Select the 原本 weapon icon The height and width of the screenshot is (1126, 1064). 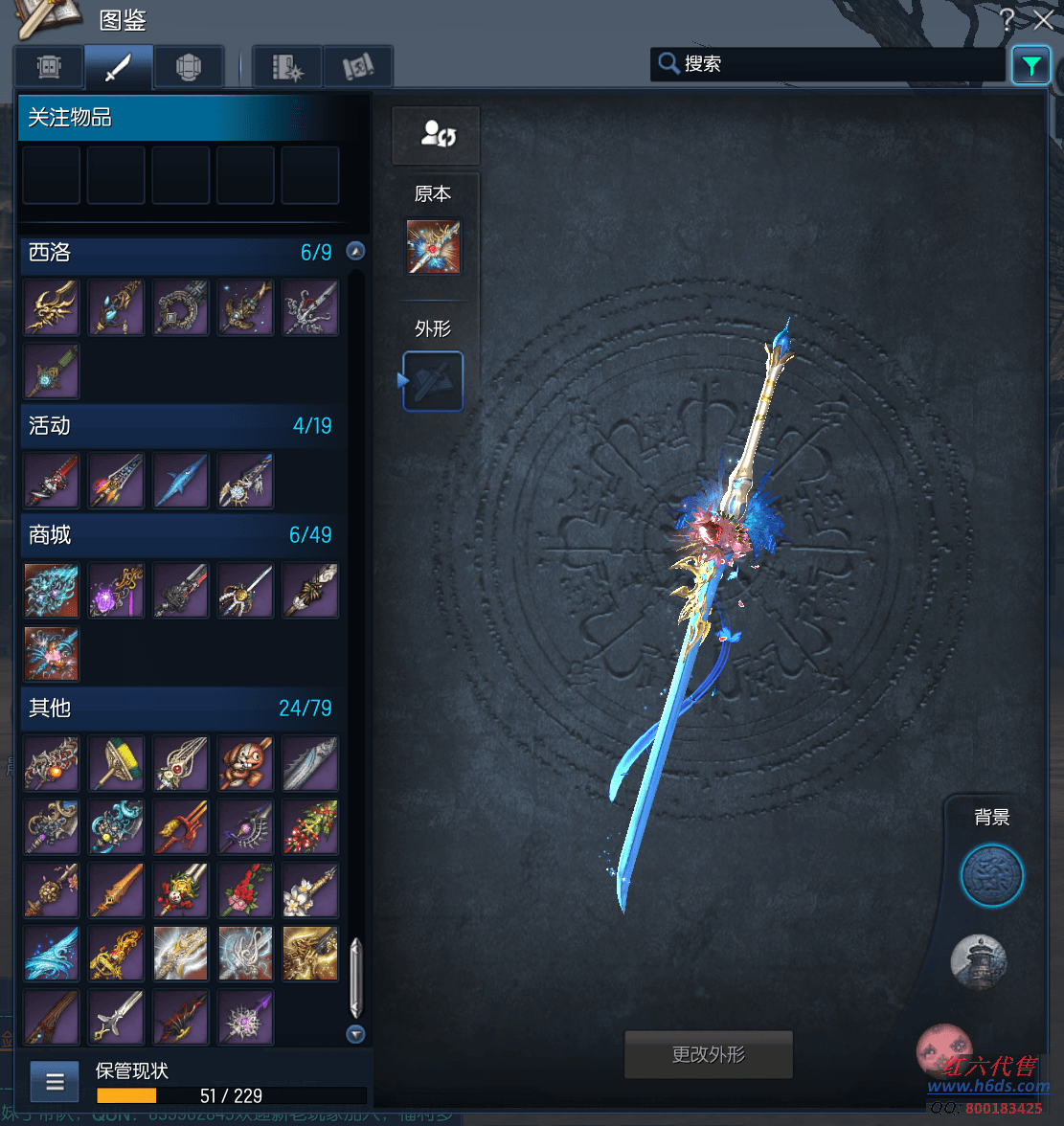(433, 247)
